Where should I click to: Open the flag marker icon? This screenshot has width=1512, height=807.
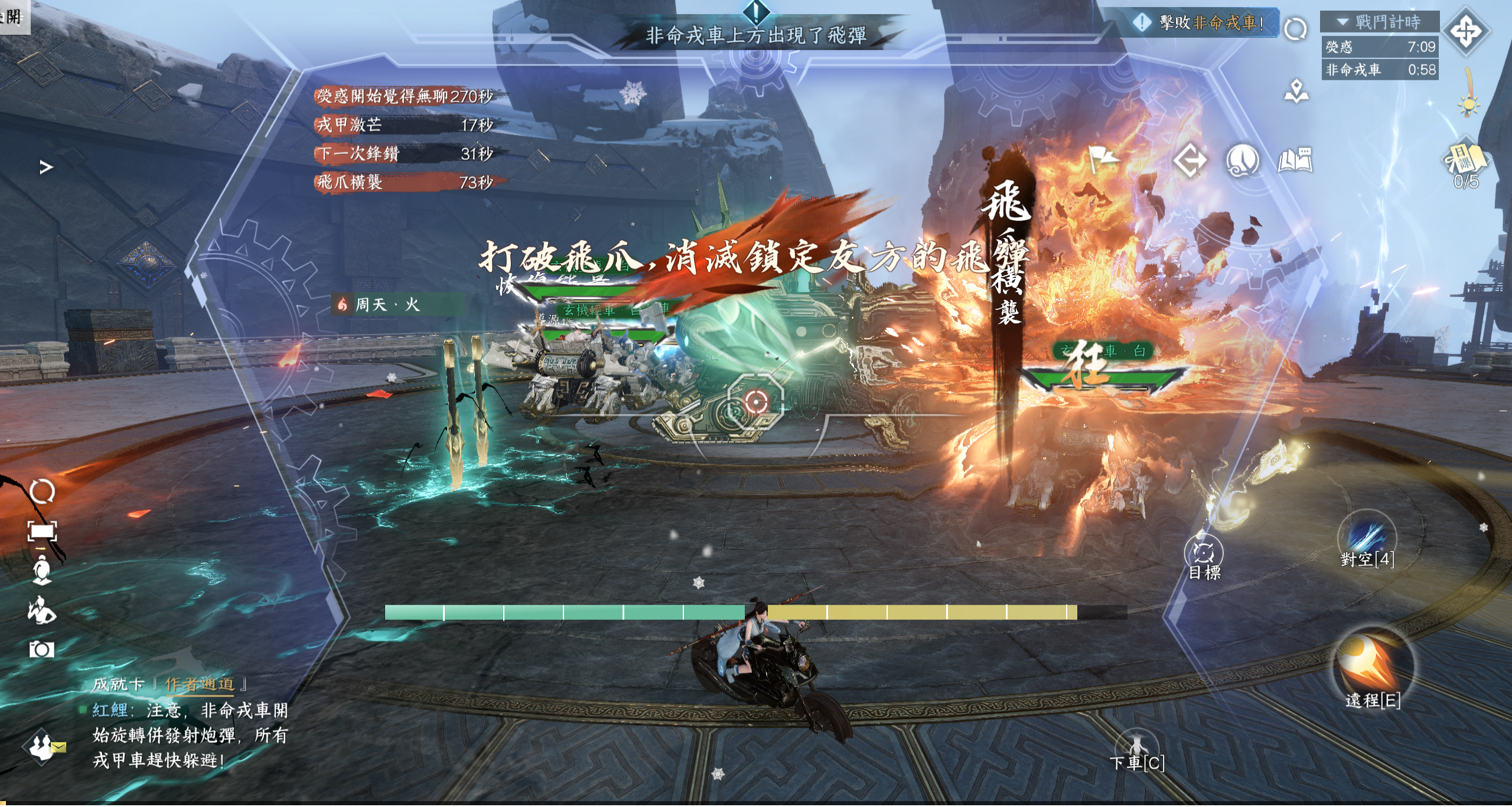click(x=1102, y=158)
